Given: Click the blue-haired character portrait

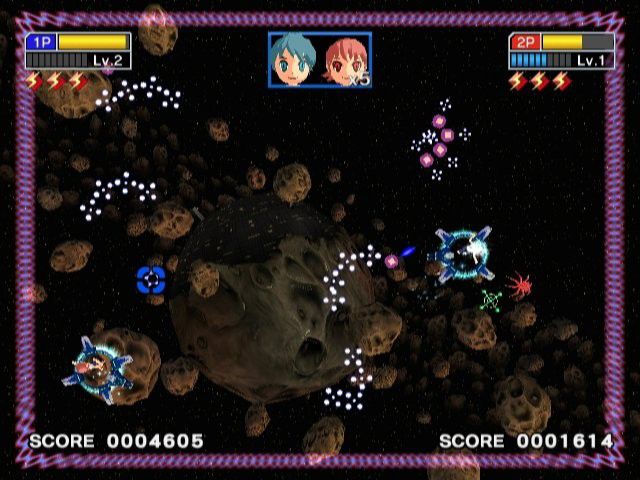Looking at the screenshot, I should tap(293, 59).
